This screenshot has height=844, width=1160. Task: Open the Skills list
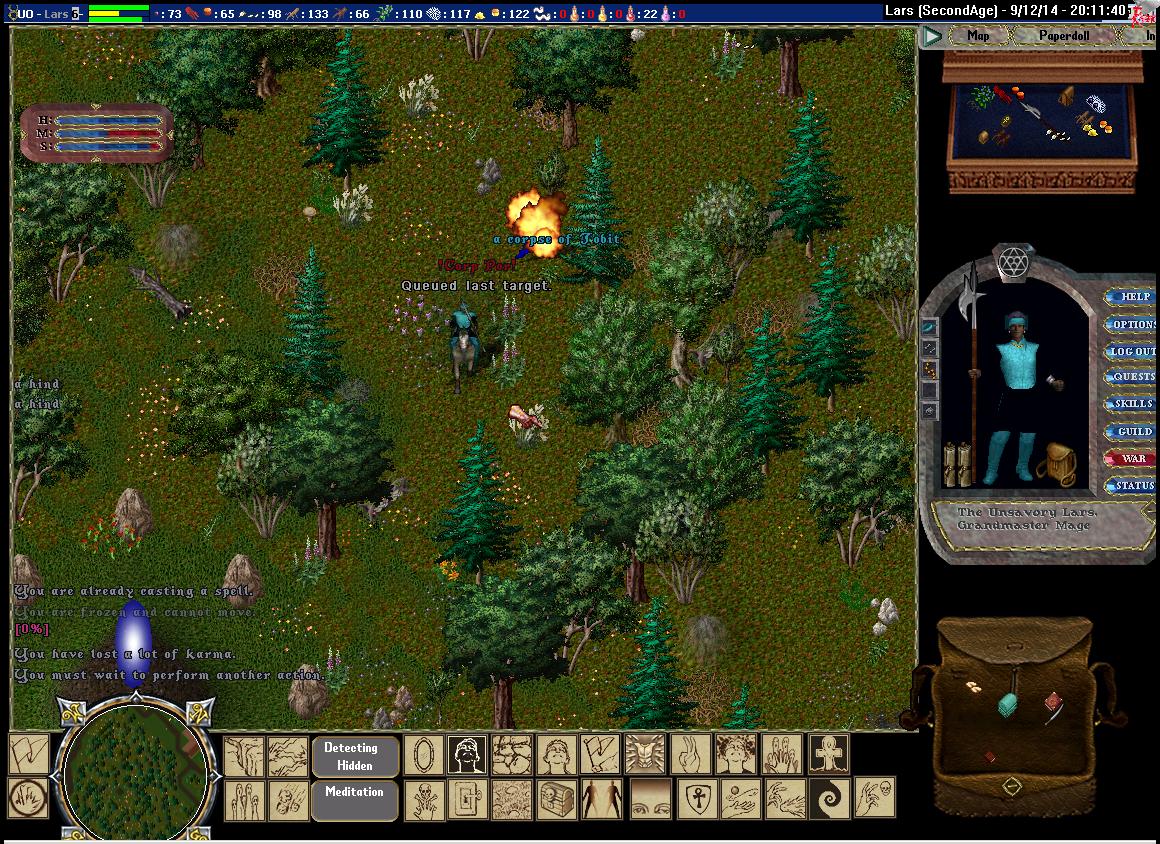tap(1134, 404)
